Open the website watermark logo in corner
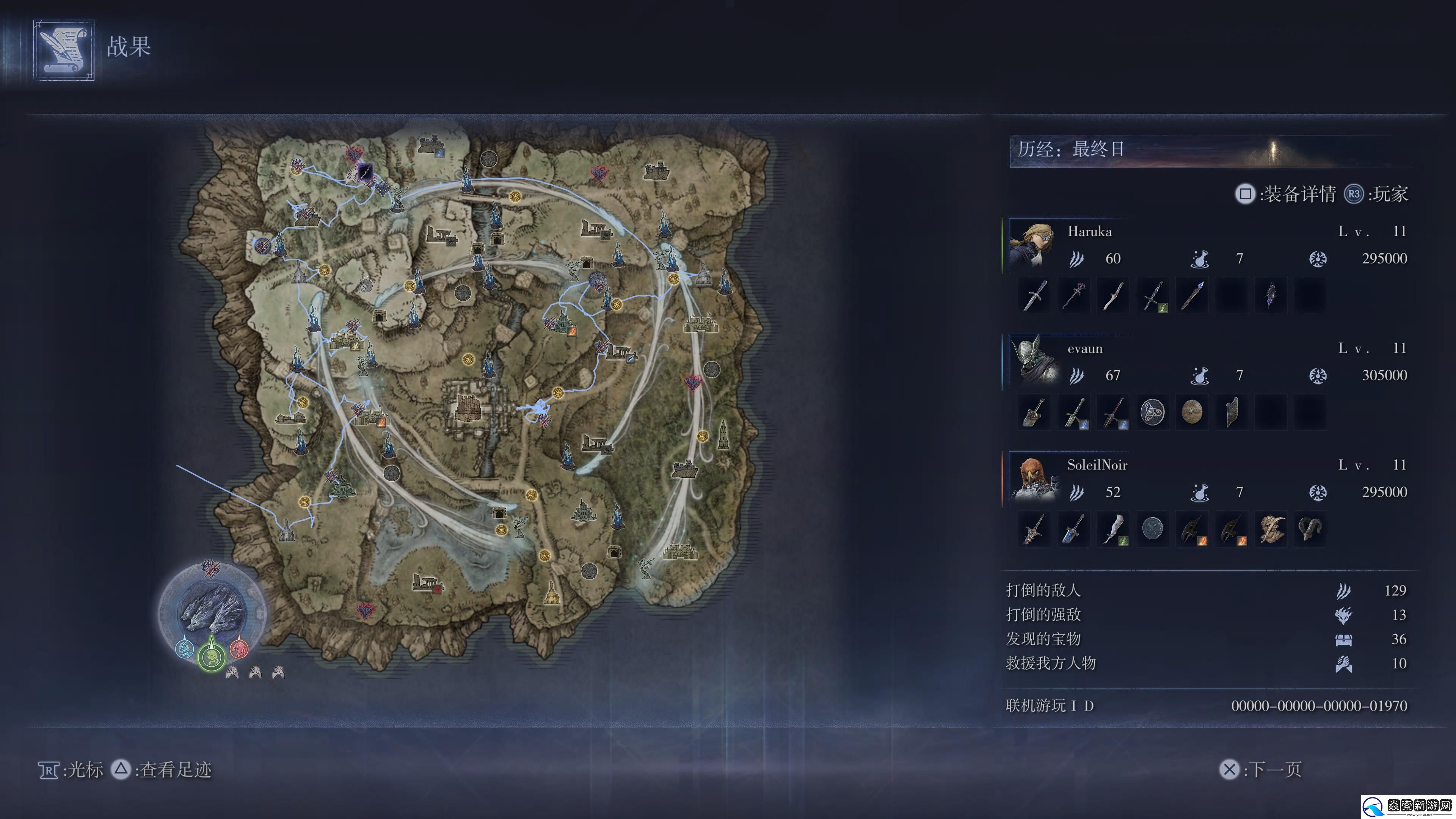Image resolution: width=1456 pixels, height=819 pixels. 1407,805
